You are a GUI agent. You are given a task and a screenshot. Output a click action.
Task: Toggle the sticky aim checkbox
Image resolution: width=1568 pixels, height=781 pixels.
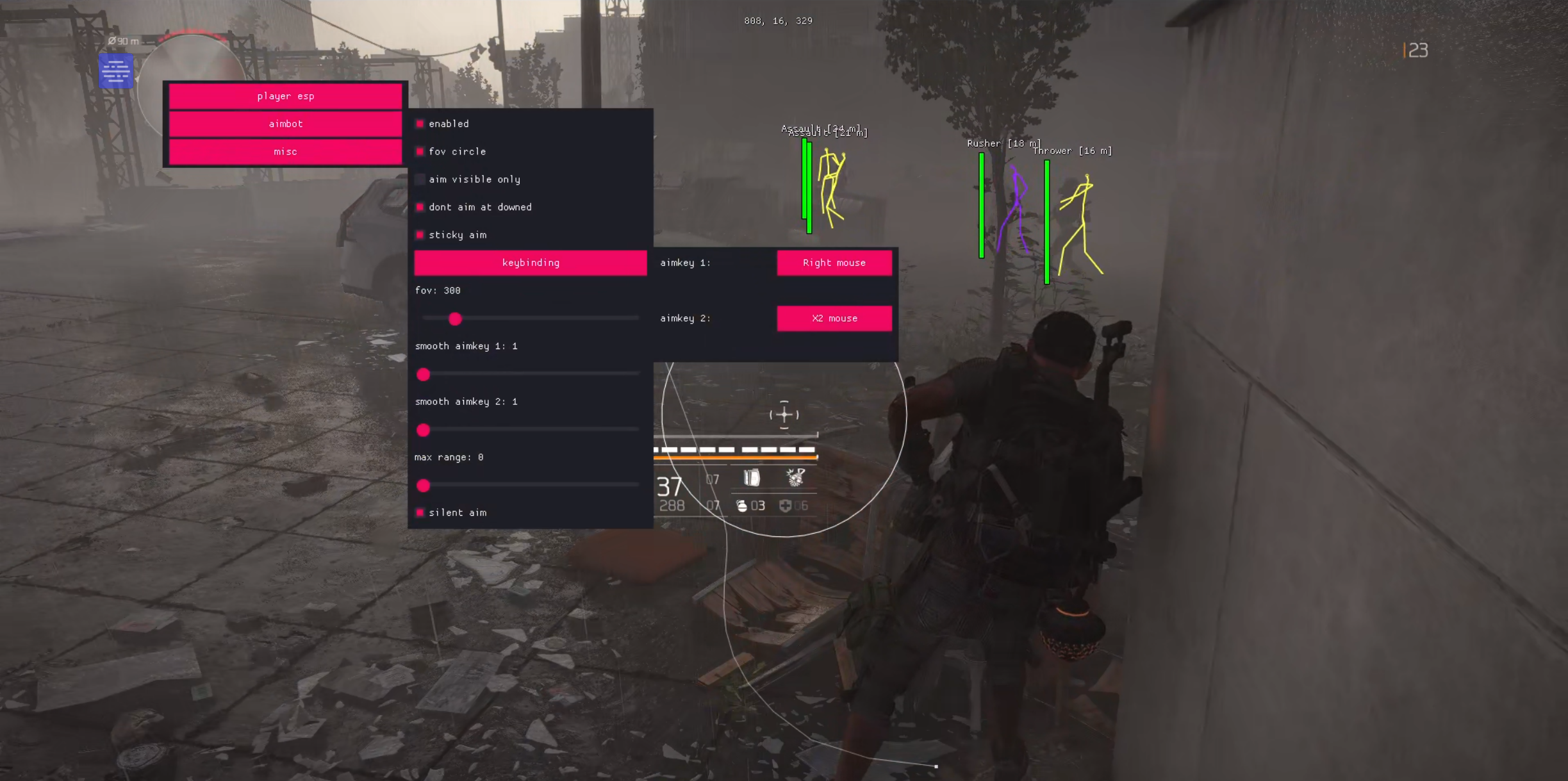pyautogui.click(x=420, y=235)
